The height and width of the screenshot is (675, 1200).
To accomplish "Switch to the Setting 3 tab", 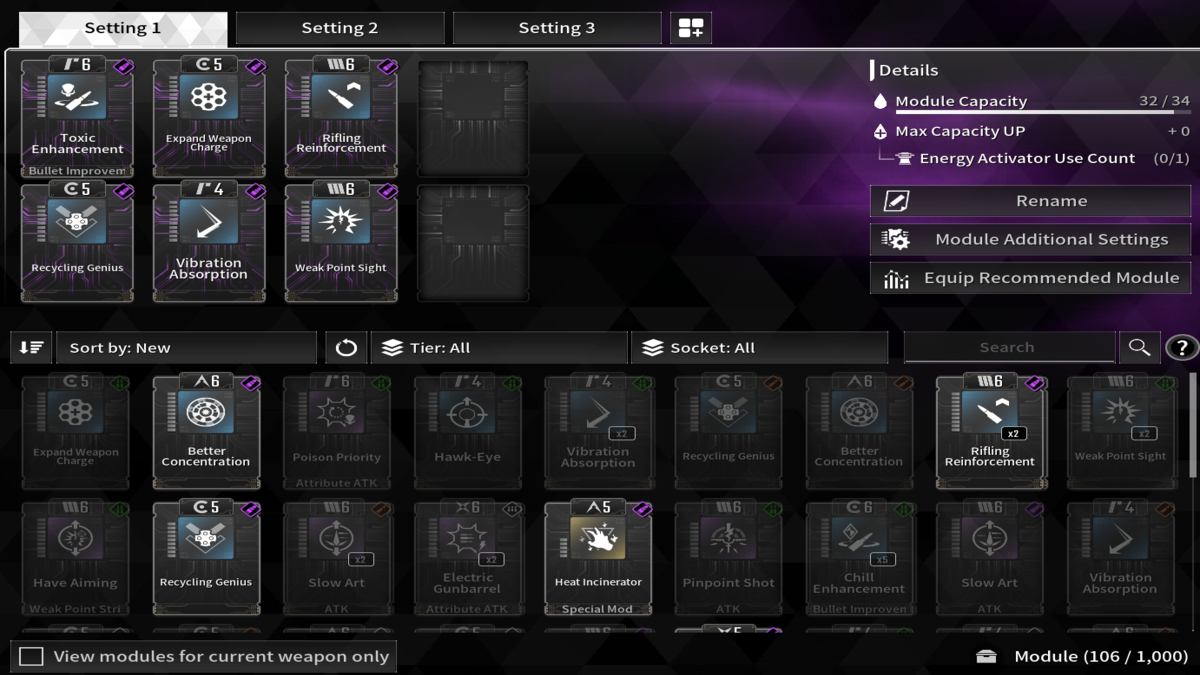I will click(x=556, y=28).
